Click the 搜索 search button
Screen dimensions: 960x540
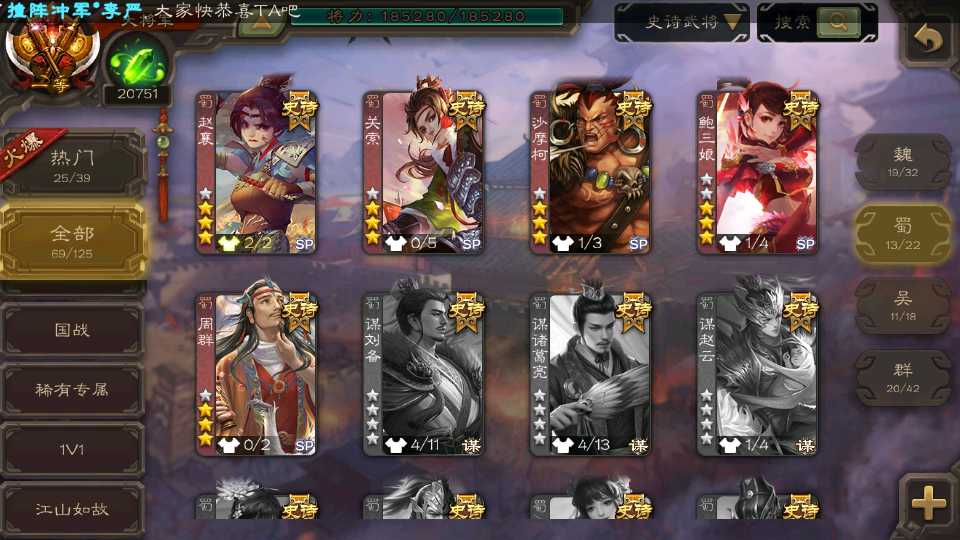(x=816, y=22)
